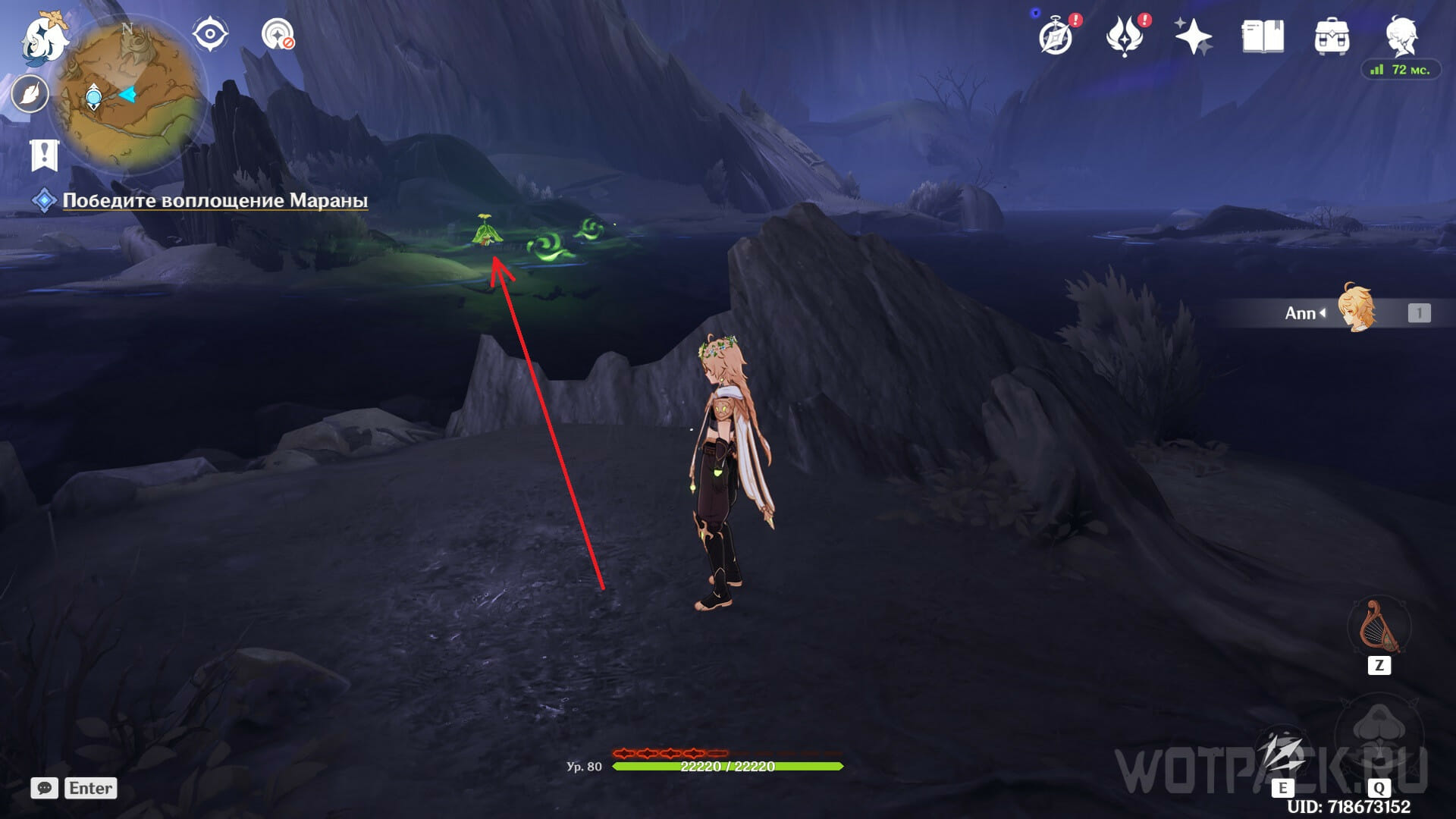Screen dimensions: 1456x819
Task: Click the target radar icon beside minimap
Action: (x=278, y=34)
